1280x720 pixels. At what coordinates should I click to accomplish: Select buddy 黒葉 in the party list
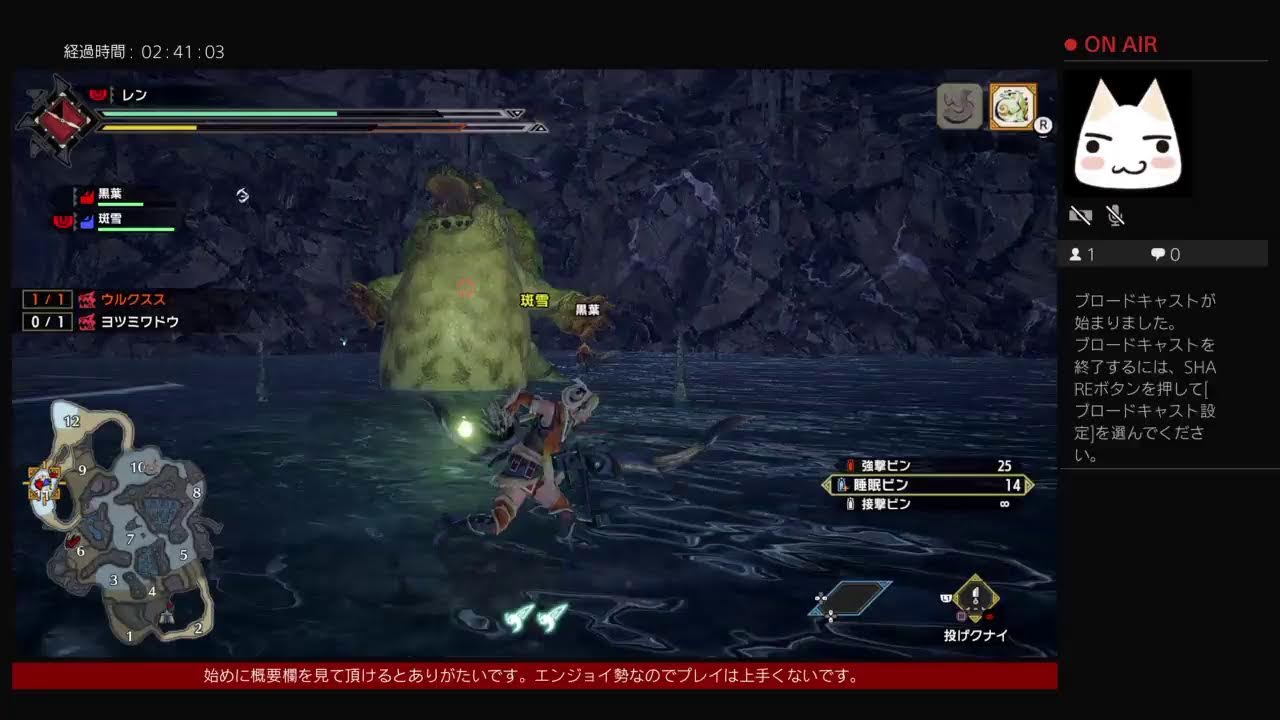tap(110, 196)
